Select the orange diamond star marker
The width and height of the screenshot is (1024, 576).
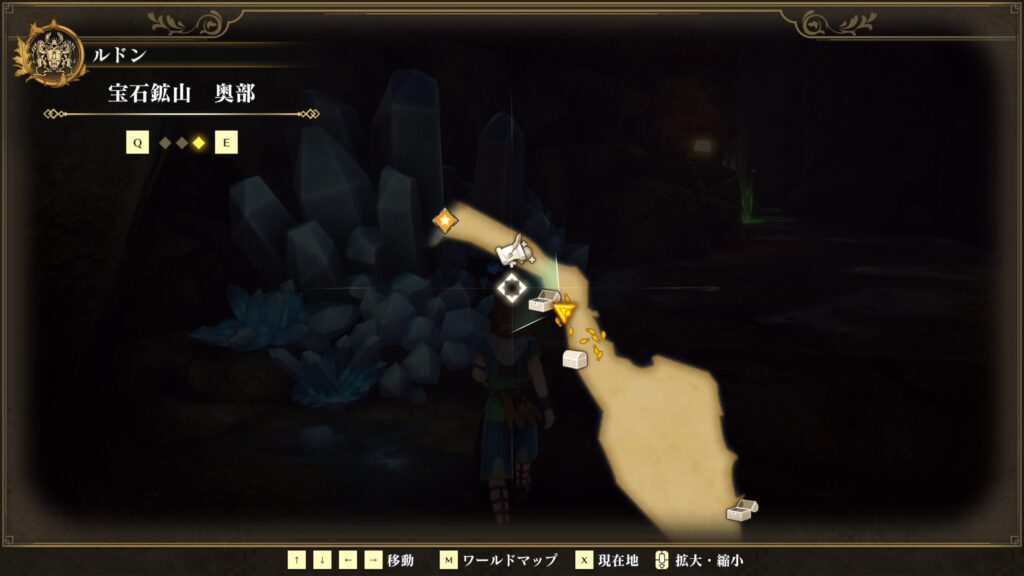coord(444,220)
